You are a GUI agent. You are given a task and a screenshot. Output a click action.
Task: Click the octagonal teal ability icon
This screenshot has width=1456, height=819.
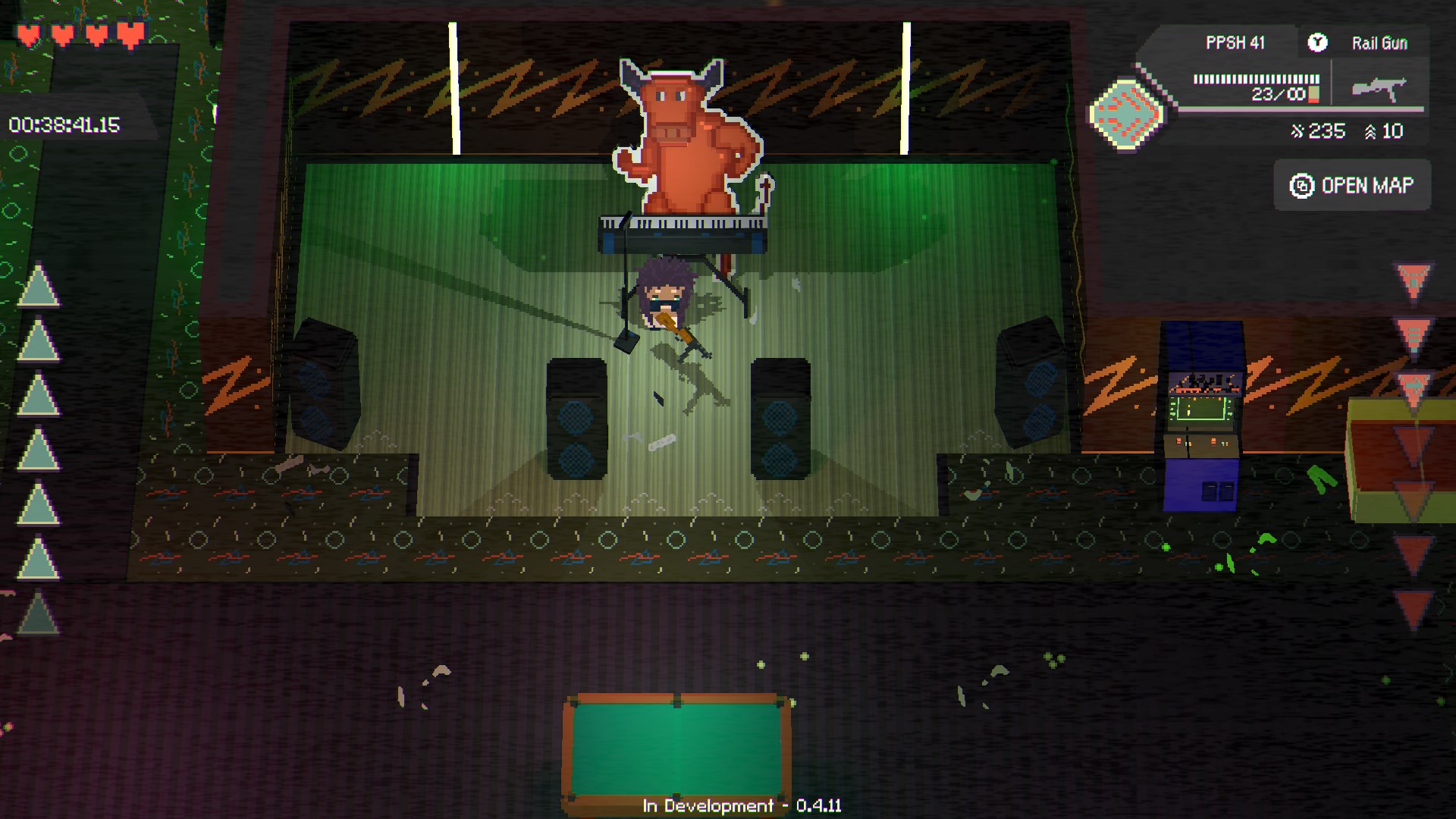[1126, 115]
